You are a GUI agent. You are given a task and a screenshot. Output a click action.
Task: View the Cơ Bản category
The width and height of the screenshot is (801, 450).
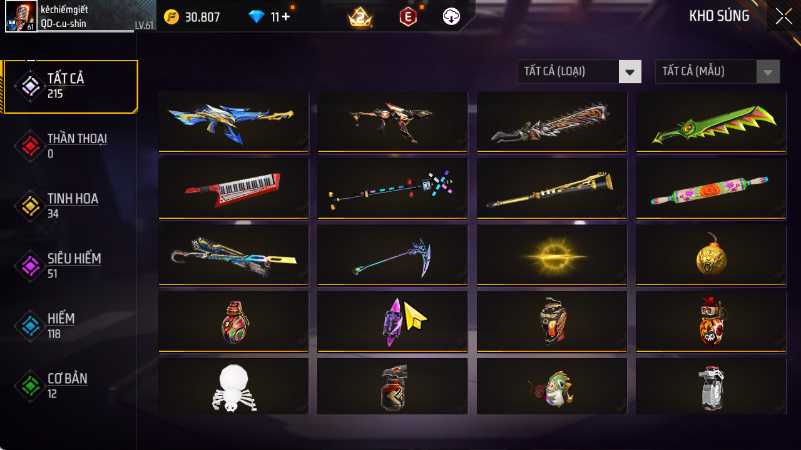[x=70, y=385]
